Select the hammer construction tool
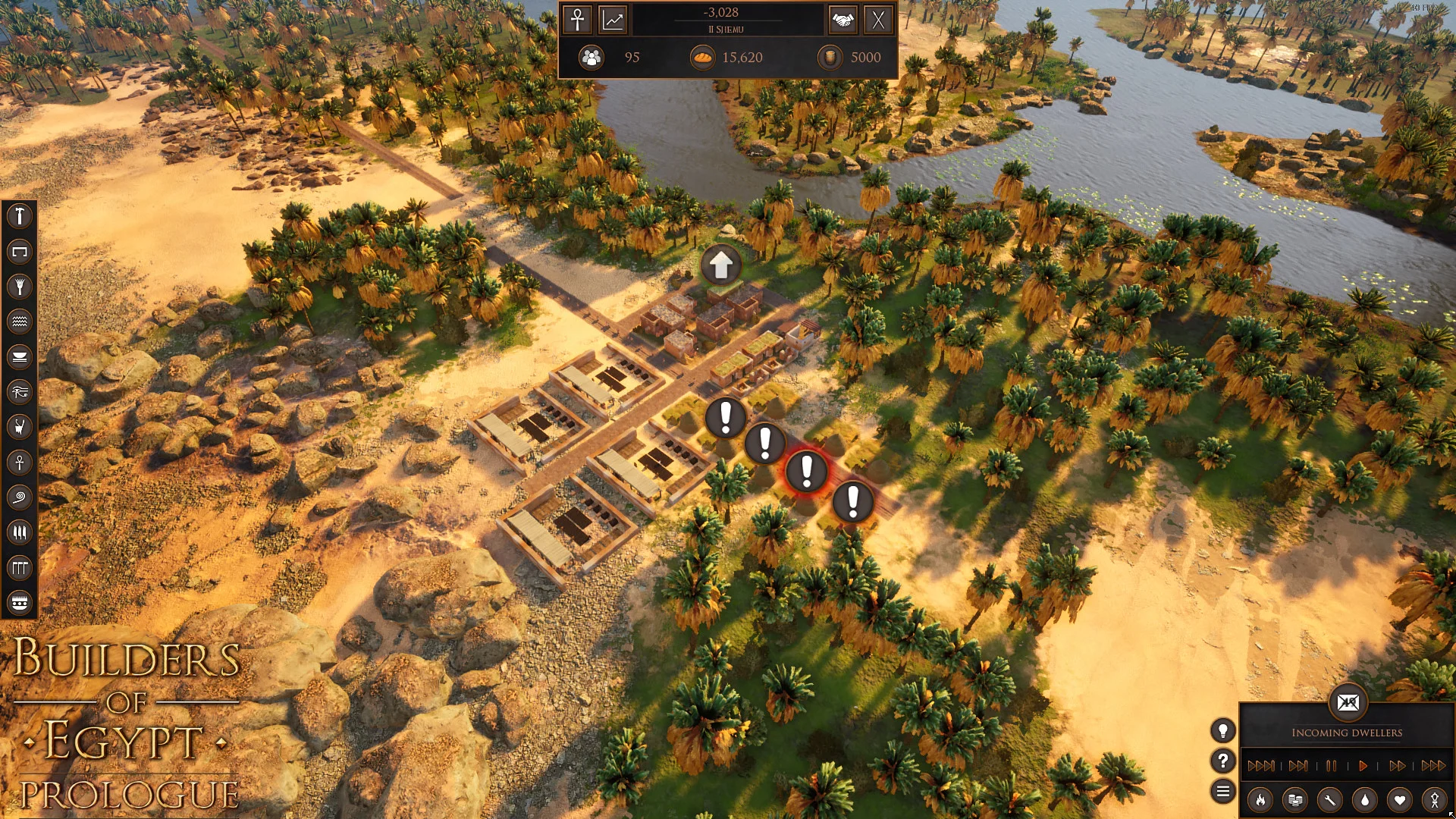The width and height of the screenshot is (1456, 819). click(x=20, y=217)
